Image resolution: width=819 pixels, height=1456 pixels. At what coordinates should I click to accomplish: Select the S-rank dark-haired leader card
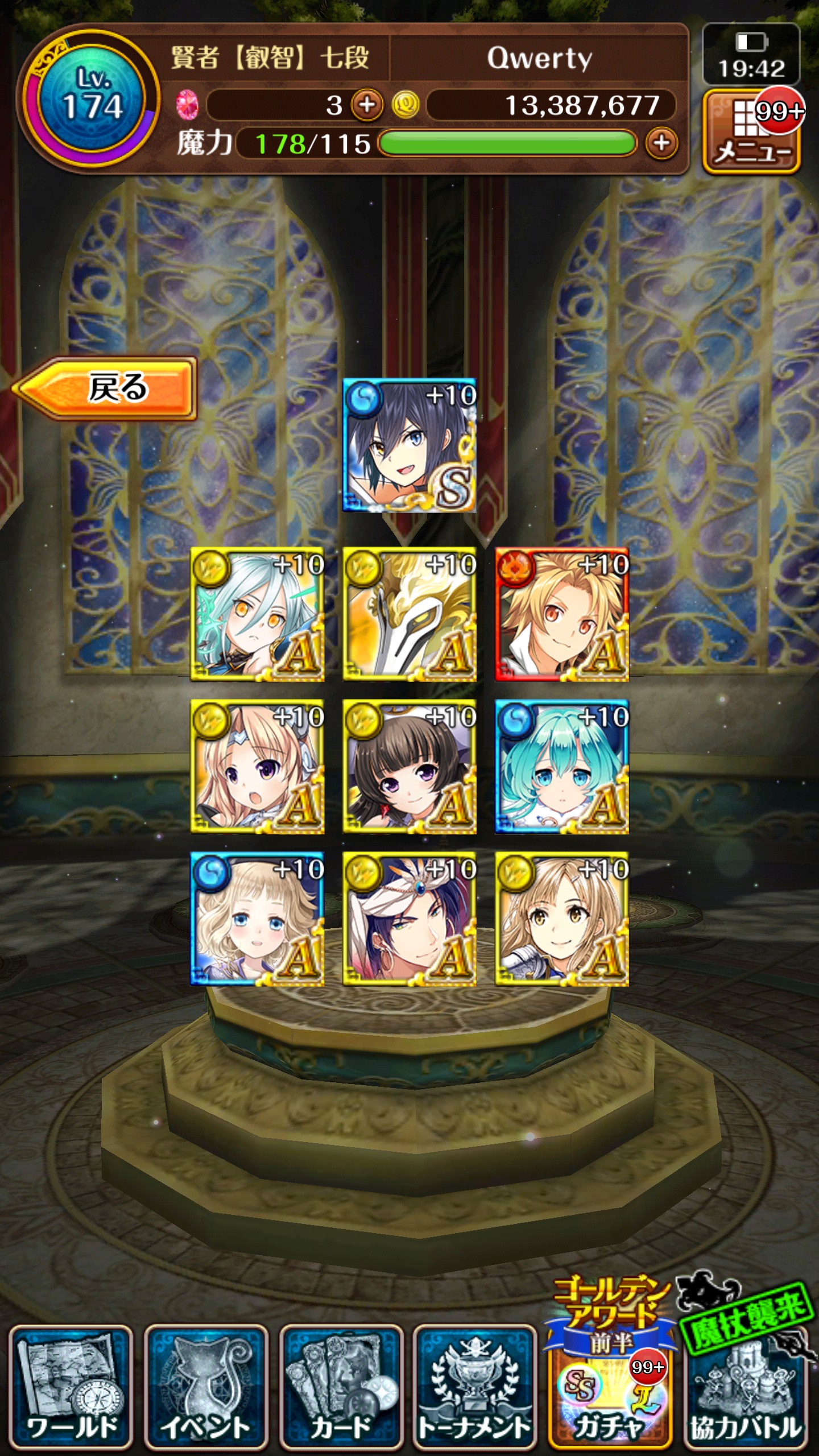[409, 445]
